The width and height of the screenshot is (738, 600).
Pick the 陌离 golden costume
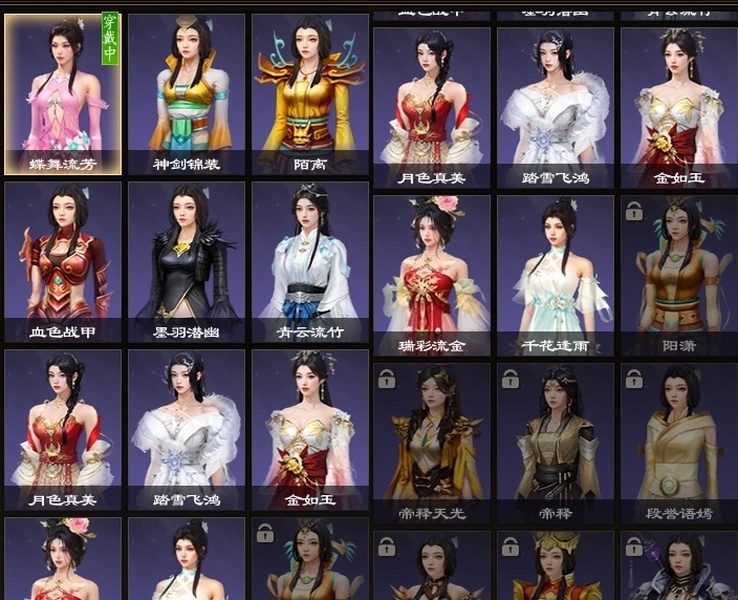click(310, 94)
